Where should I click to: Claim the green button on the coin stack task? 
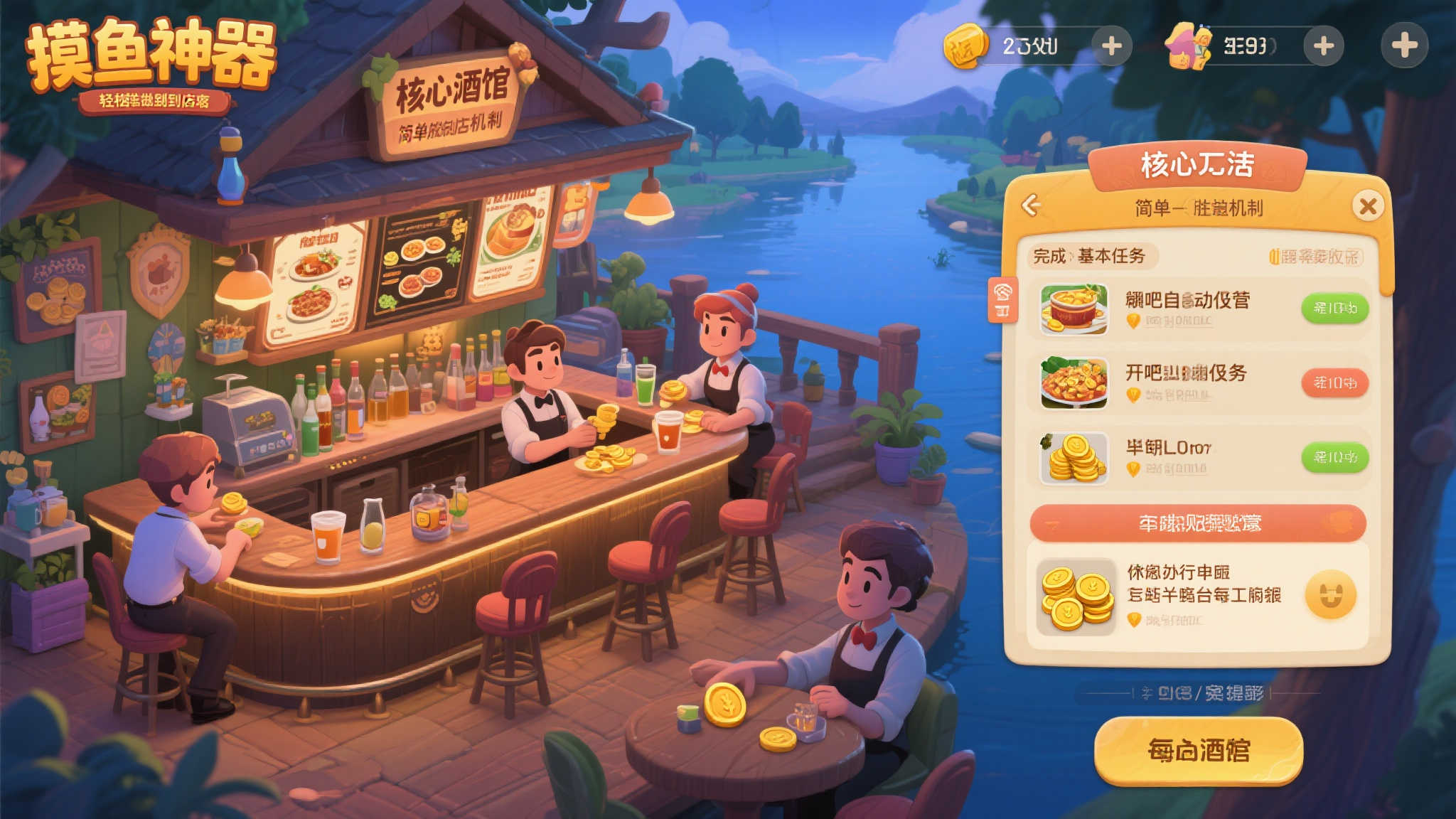(1334, 457)
